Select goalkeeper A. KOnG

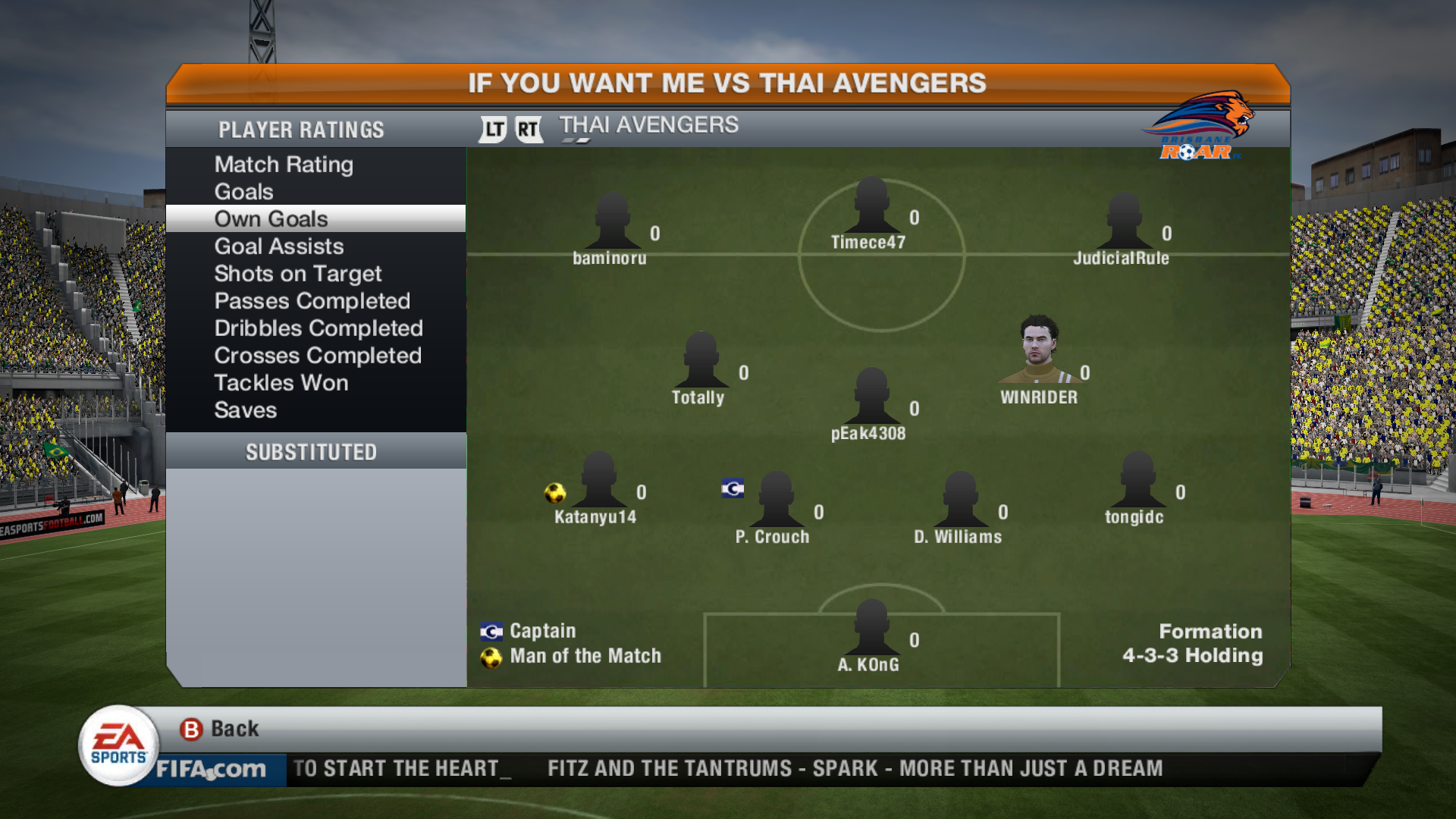871,629
